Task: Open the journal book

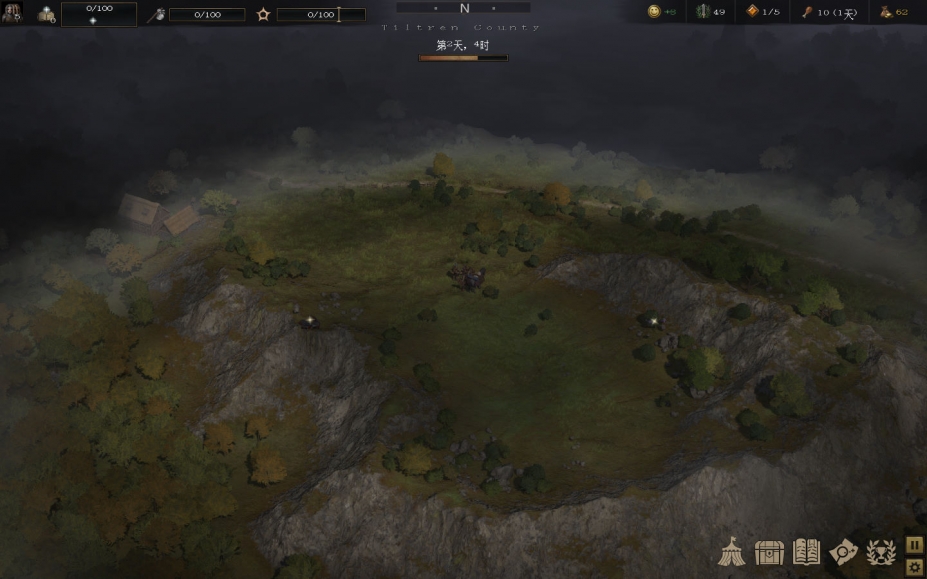Action: (806, 551)
